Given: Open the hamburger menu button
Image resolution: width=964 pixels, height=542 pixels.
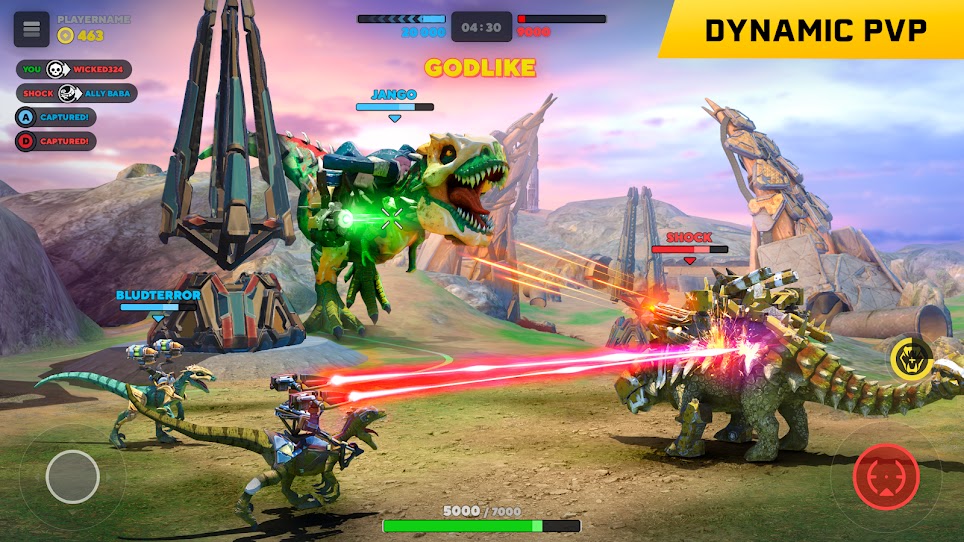Looking at the screenshot, I should pos(31,28).
